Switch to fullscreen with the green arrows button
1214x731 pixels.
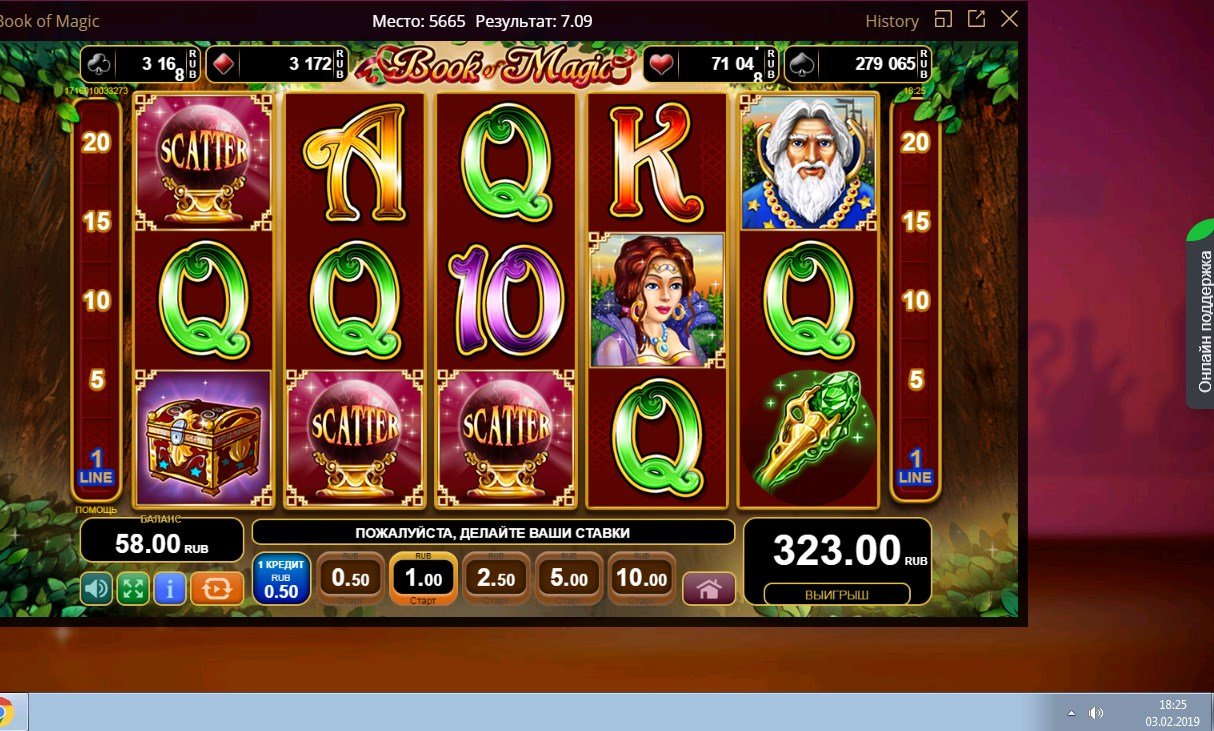pos(133,588)
